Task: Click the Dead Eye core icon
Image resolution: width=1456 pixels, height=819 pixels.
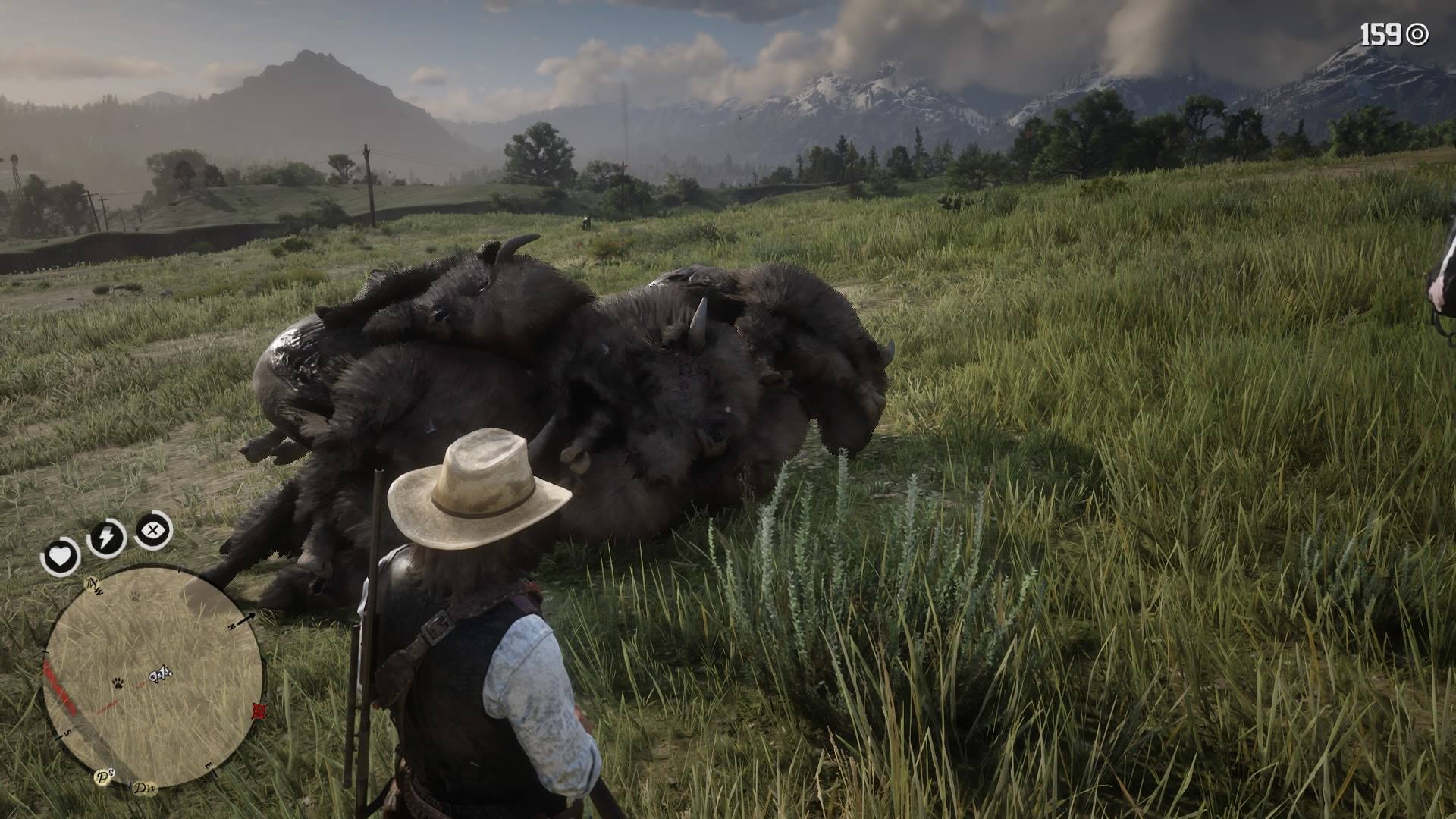Action: tap(153, 529)
